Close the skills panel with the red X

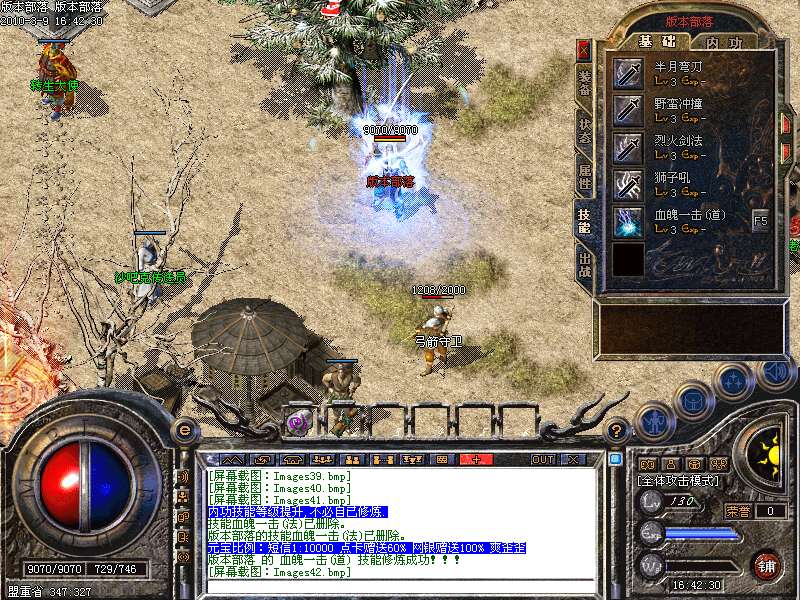click(584, 49)
